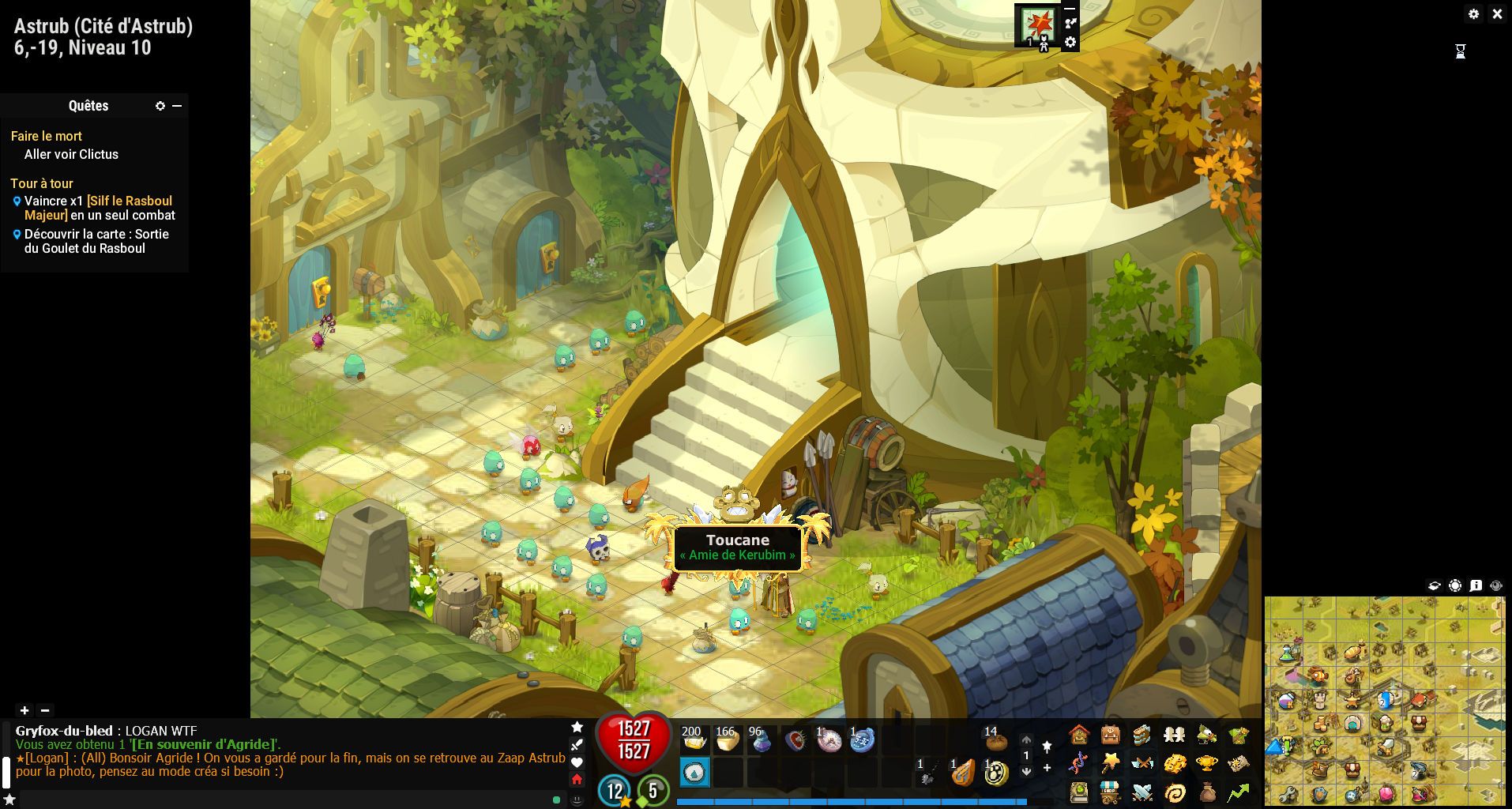Switch hotbar page with the down arrow
The width and height of the screenshot is (1512, 809).
tap(1026, 771)
